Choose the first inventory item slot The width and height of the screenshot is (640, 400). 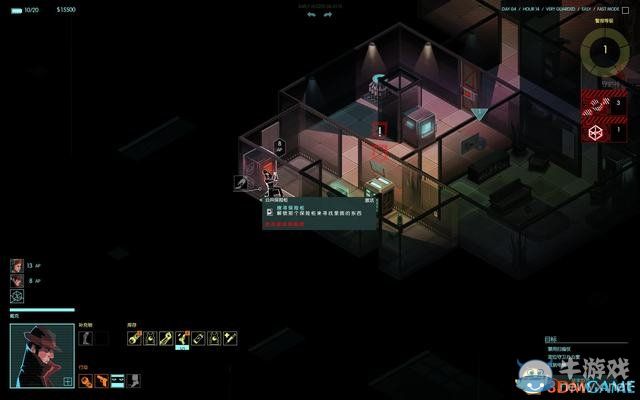[134, 338]
